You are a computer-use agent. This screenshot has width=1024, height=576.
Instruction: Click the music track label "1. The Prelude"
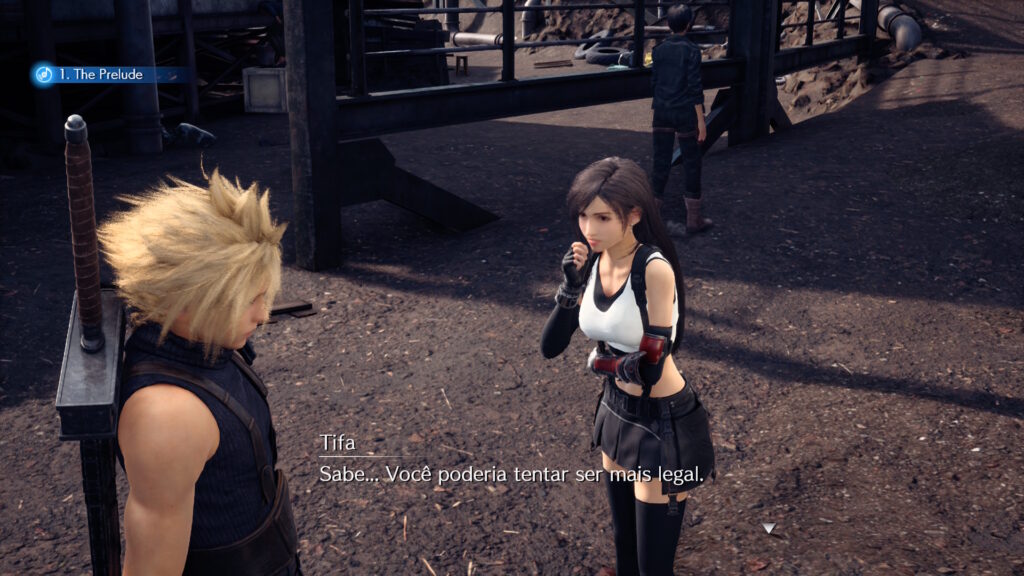100,74
